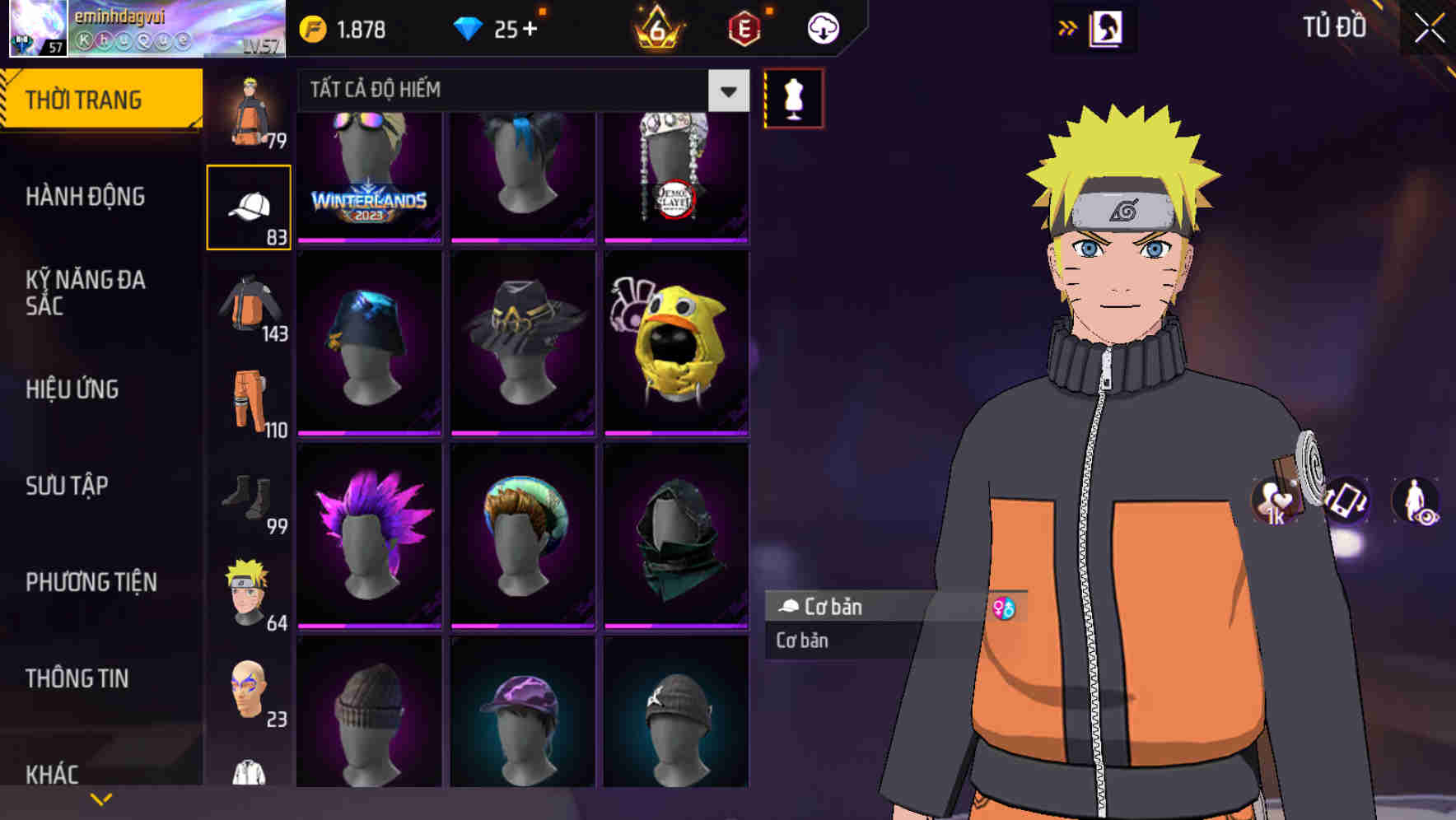Switch to the HIỆU ỨNG tab
1456x820 pixels.
[71, 389]
